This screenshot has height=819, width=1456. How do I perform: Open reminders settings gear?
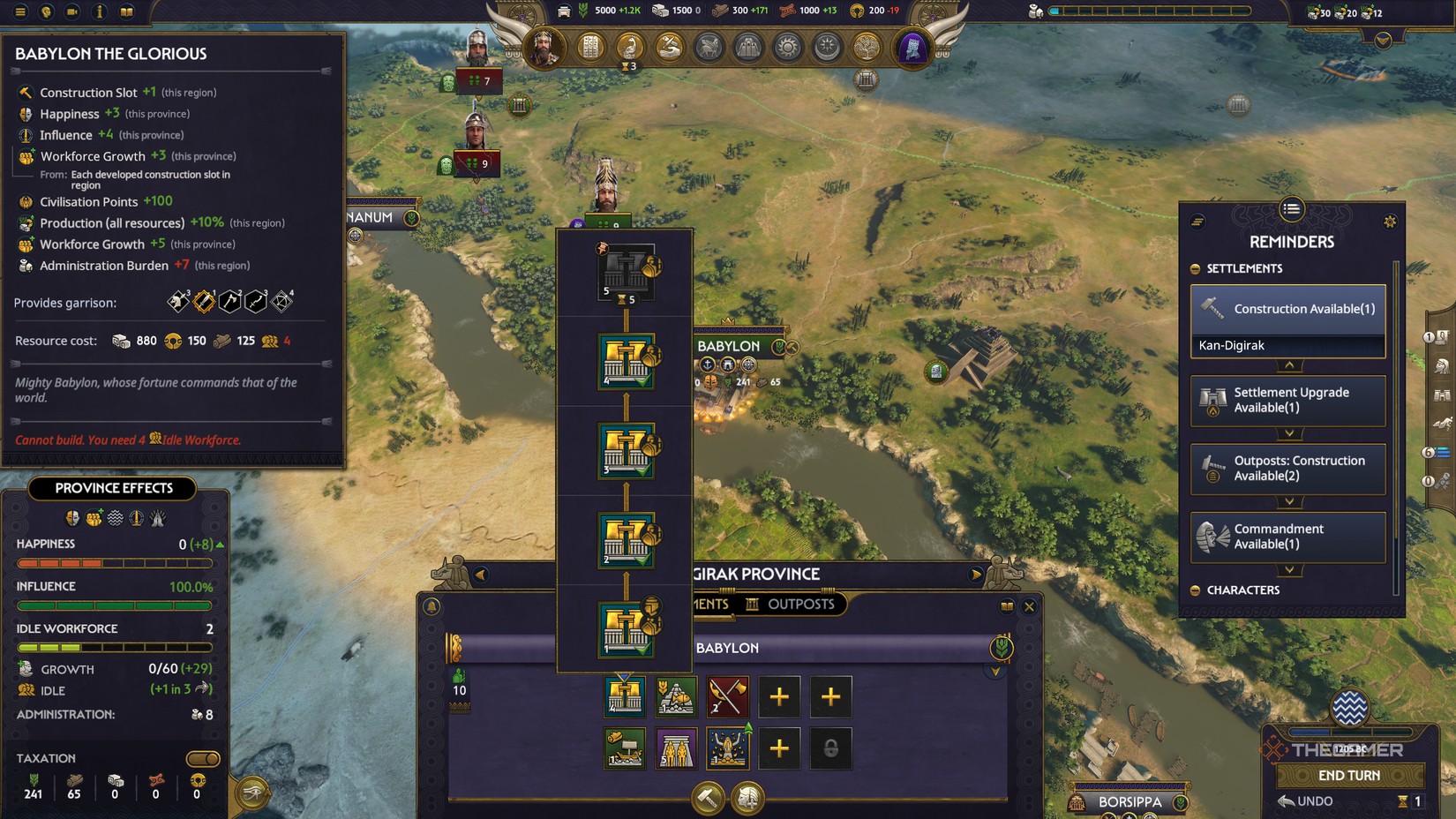point(1390,222)
